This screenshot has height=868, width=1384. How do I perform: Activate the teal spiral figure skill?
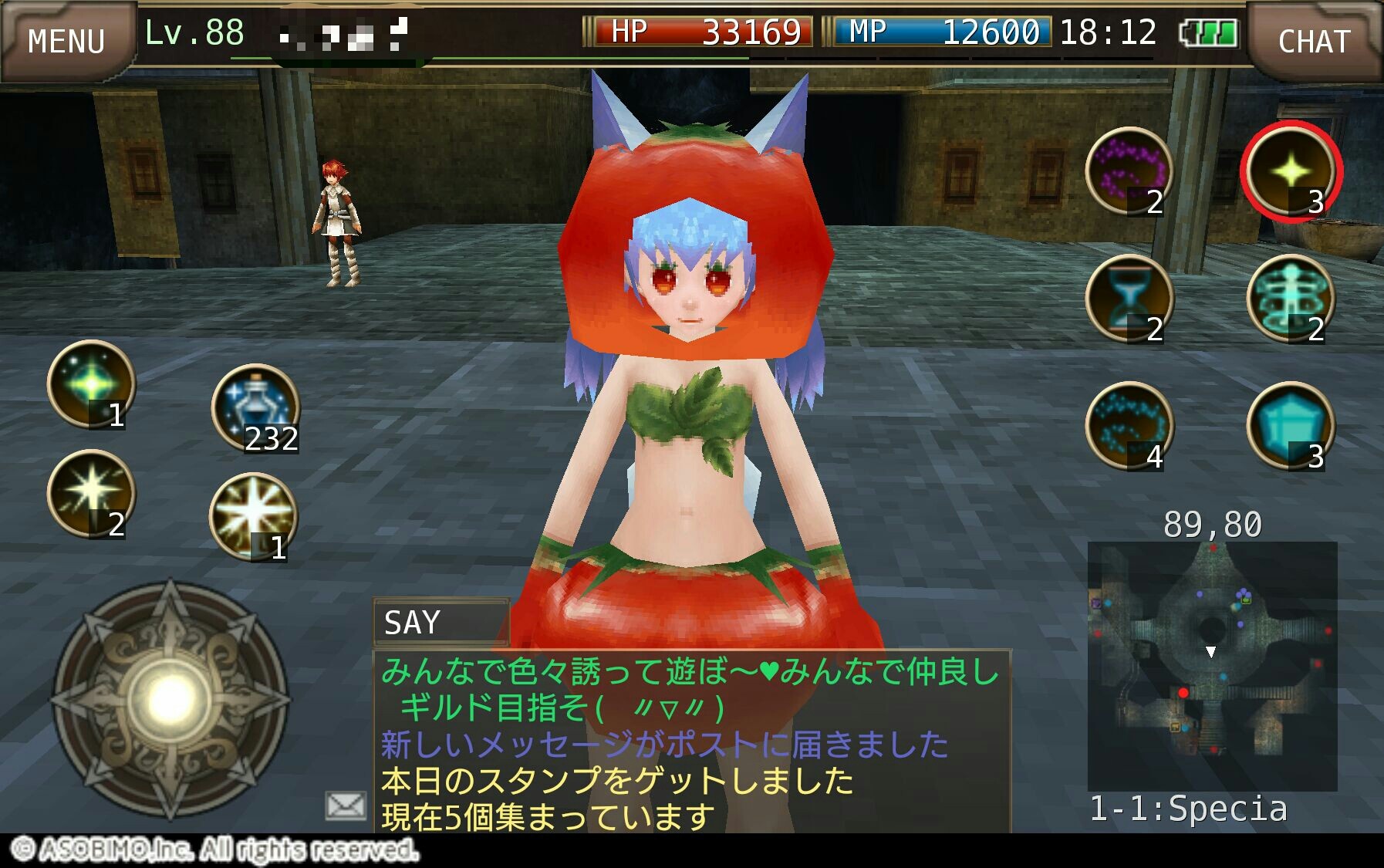1291,299
